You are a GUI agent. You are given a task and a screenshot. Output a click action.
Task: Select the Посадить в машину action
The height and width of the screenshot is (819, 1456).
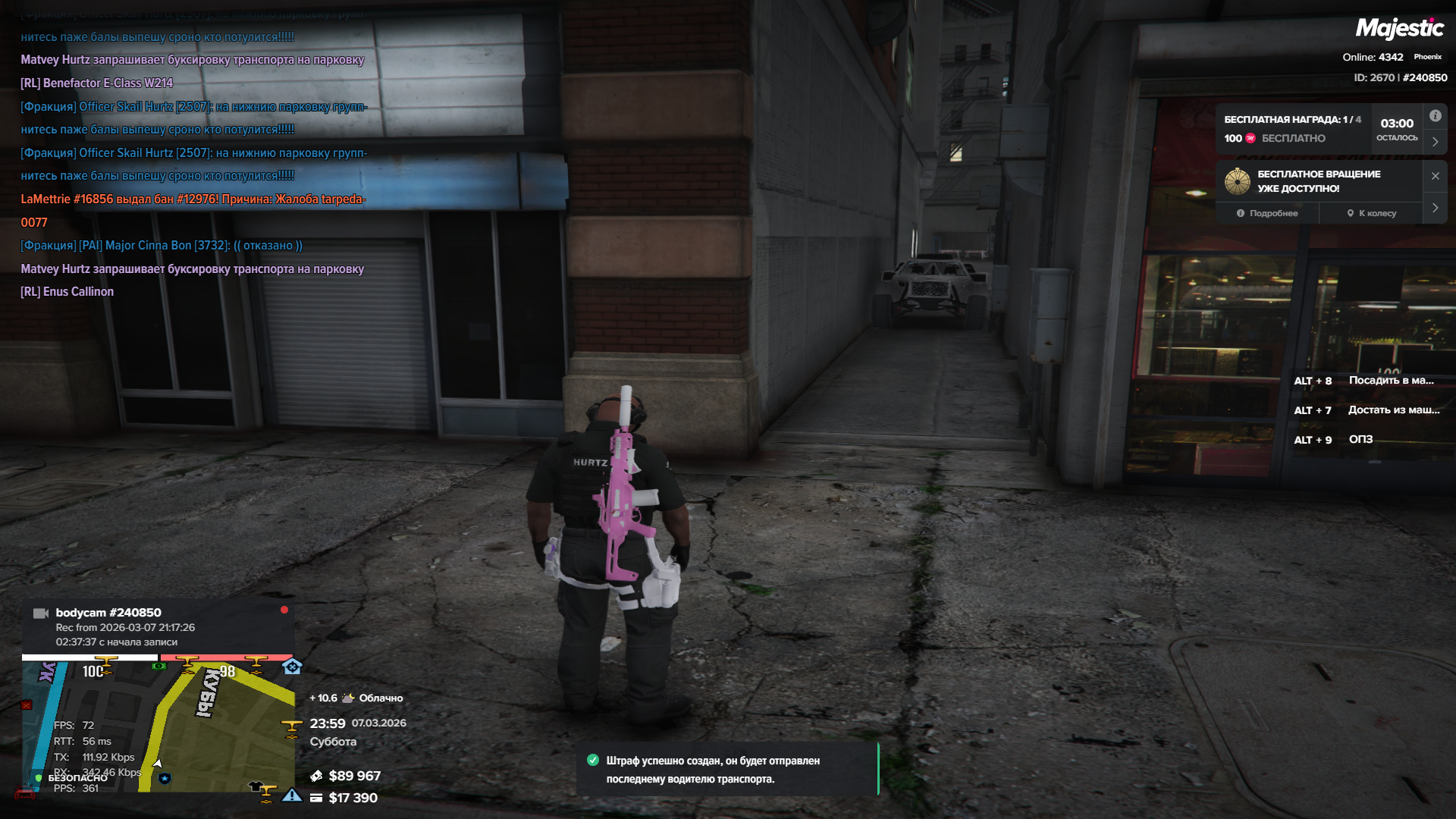coord(1365,381)
